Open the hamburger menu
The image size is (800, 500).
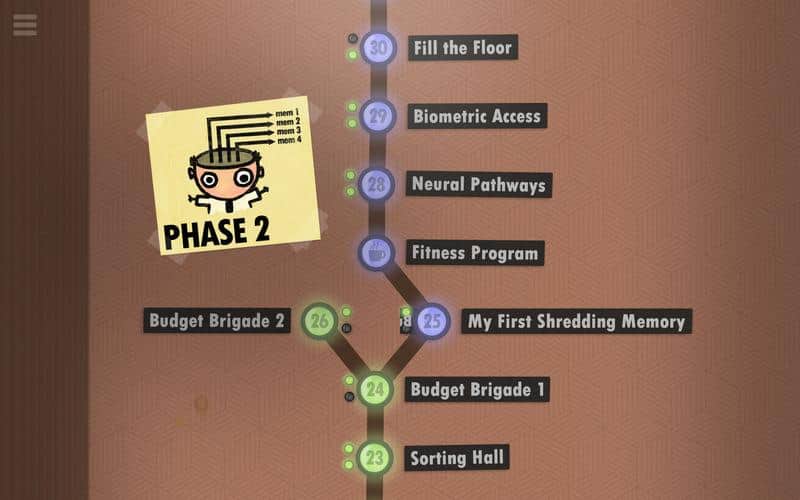pos(25,24)
